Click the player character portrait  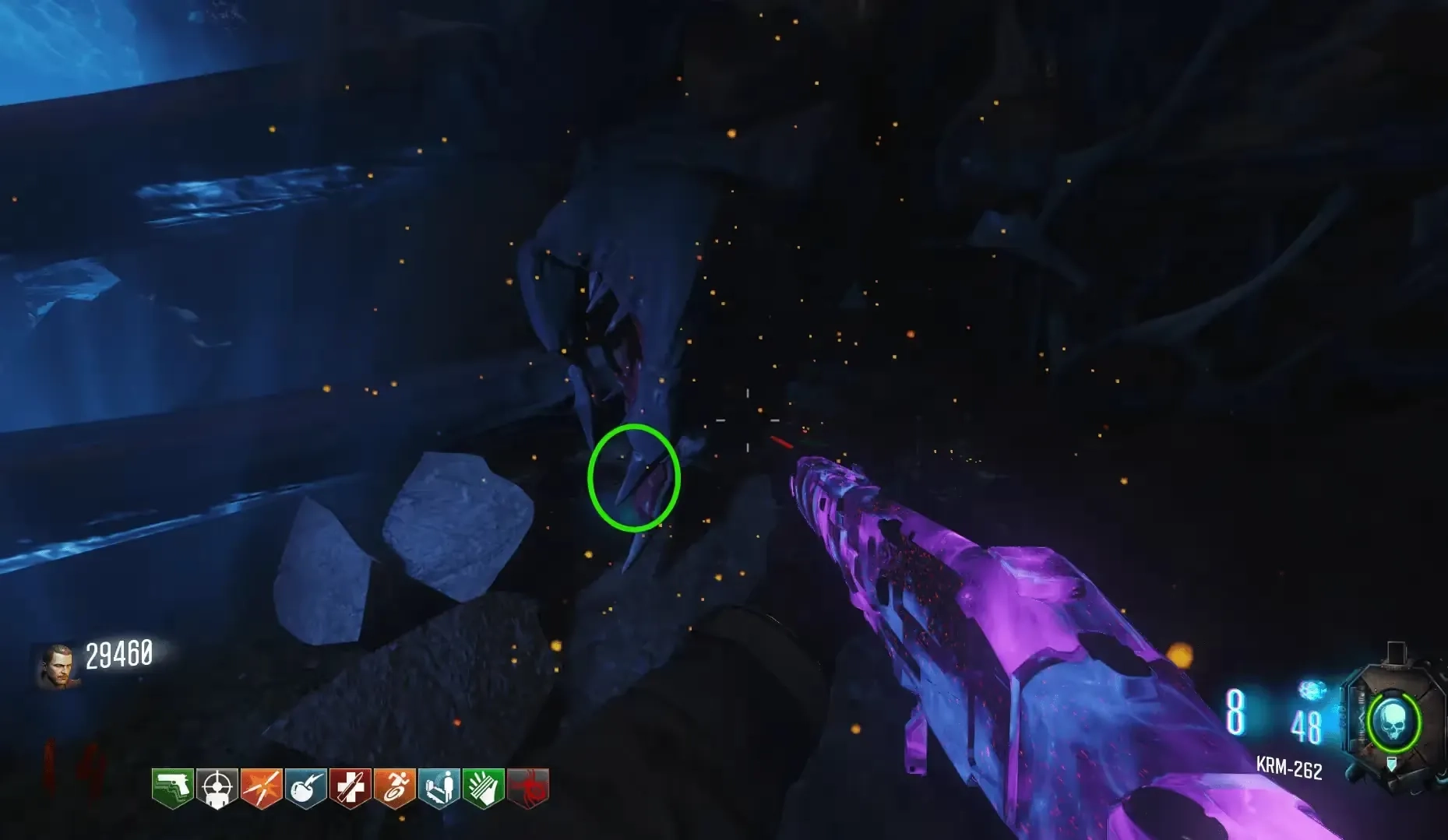58,666
